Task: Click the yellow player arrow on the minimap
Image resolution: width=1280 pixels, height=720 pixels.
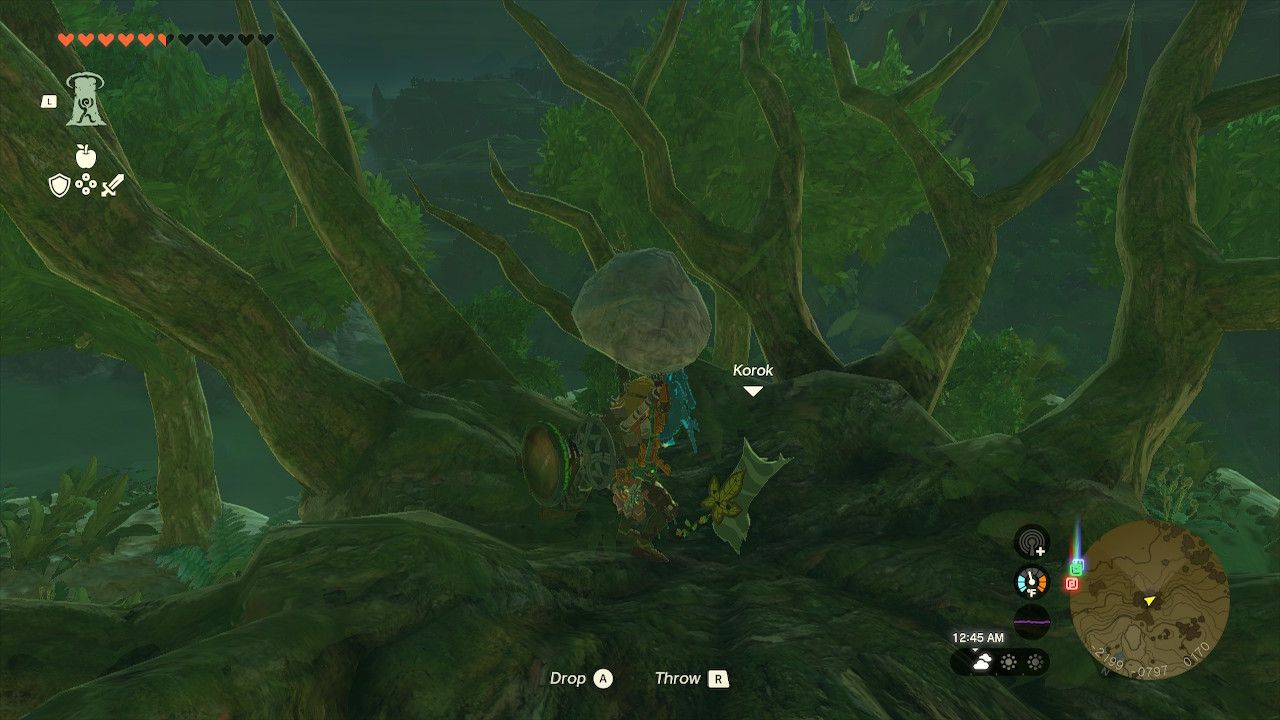Action: (1149, 601)
